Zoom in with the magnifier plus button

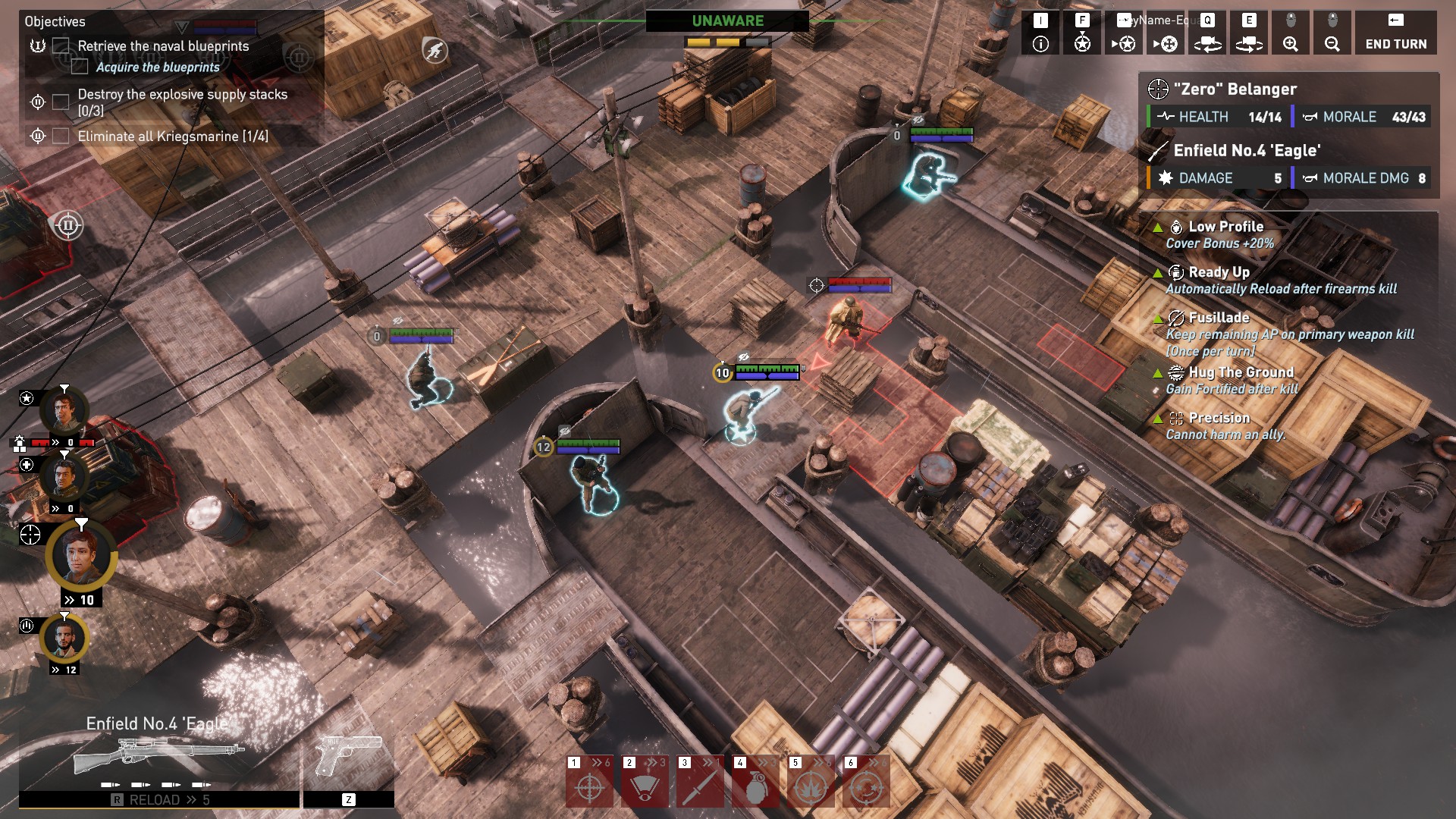[1290, 33]
